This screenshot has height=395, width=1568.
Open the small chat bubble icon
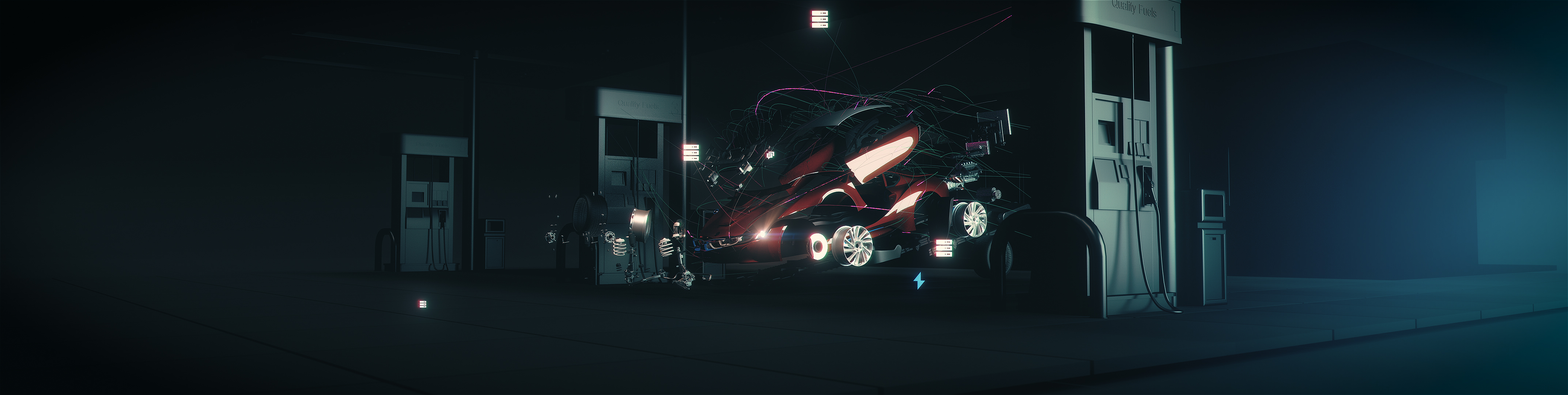coord(770,155)
